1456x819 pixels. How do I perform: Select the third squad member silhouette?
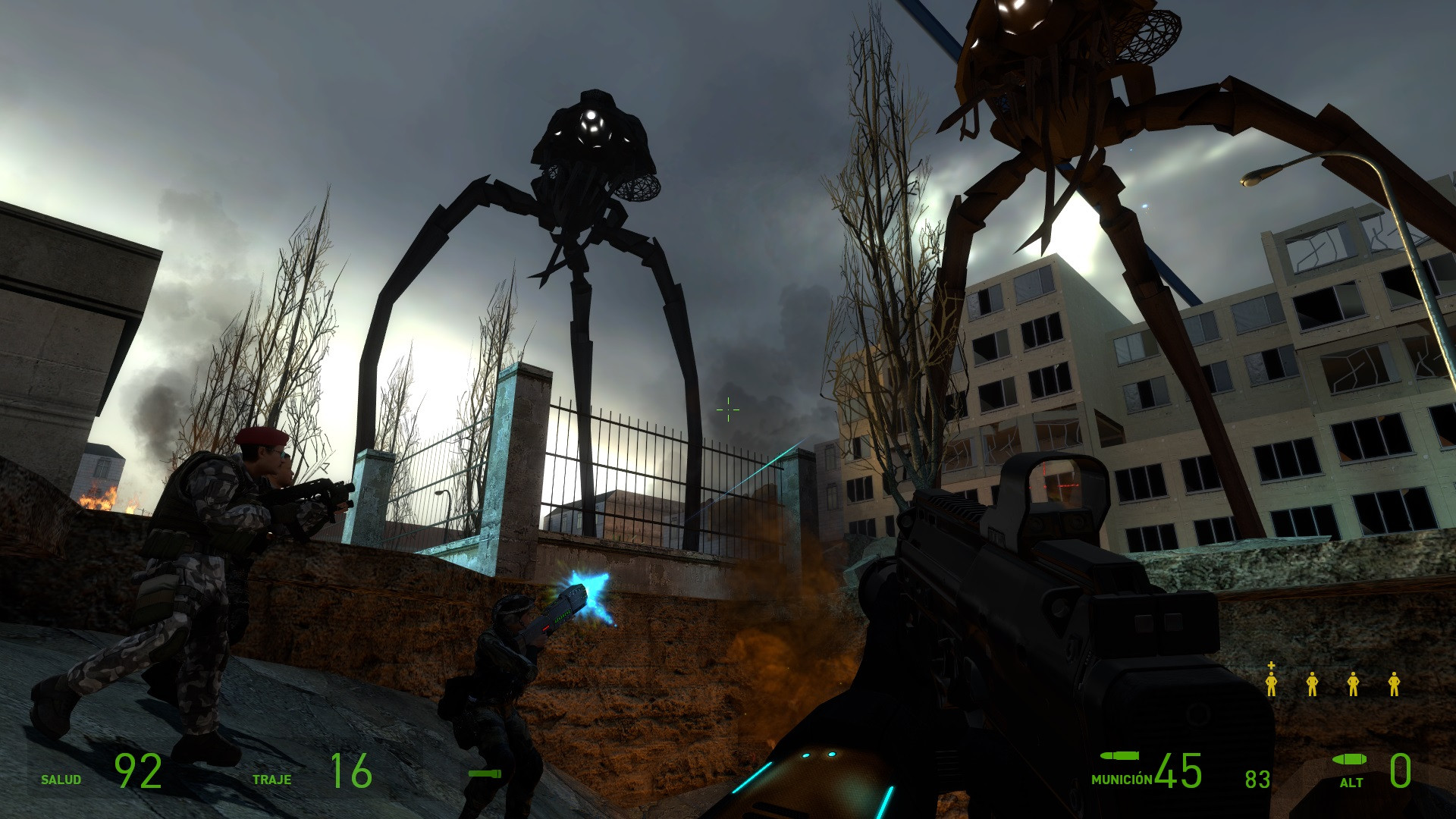coord(1353,685)
